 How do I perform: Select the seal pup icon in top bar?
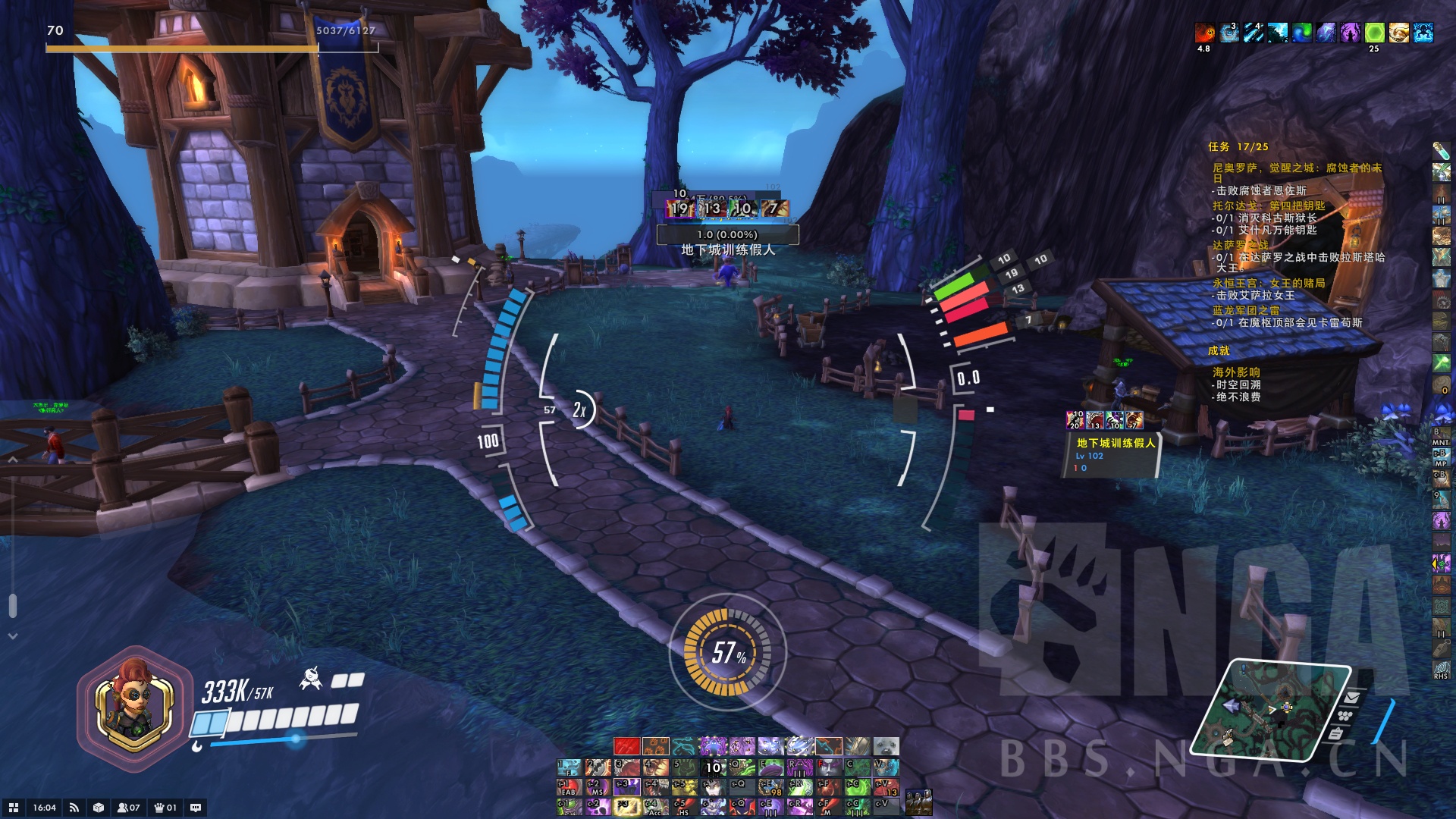point(886,746)
